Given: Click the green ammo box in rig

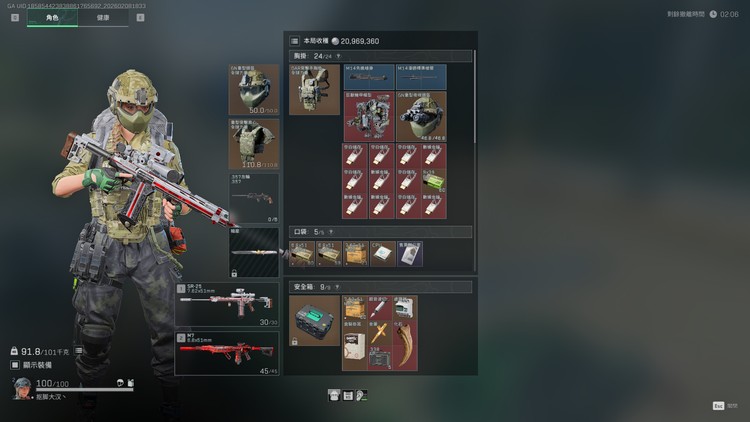Looking at the screenshot, I should (x=434, y=180).
